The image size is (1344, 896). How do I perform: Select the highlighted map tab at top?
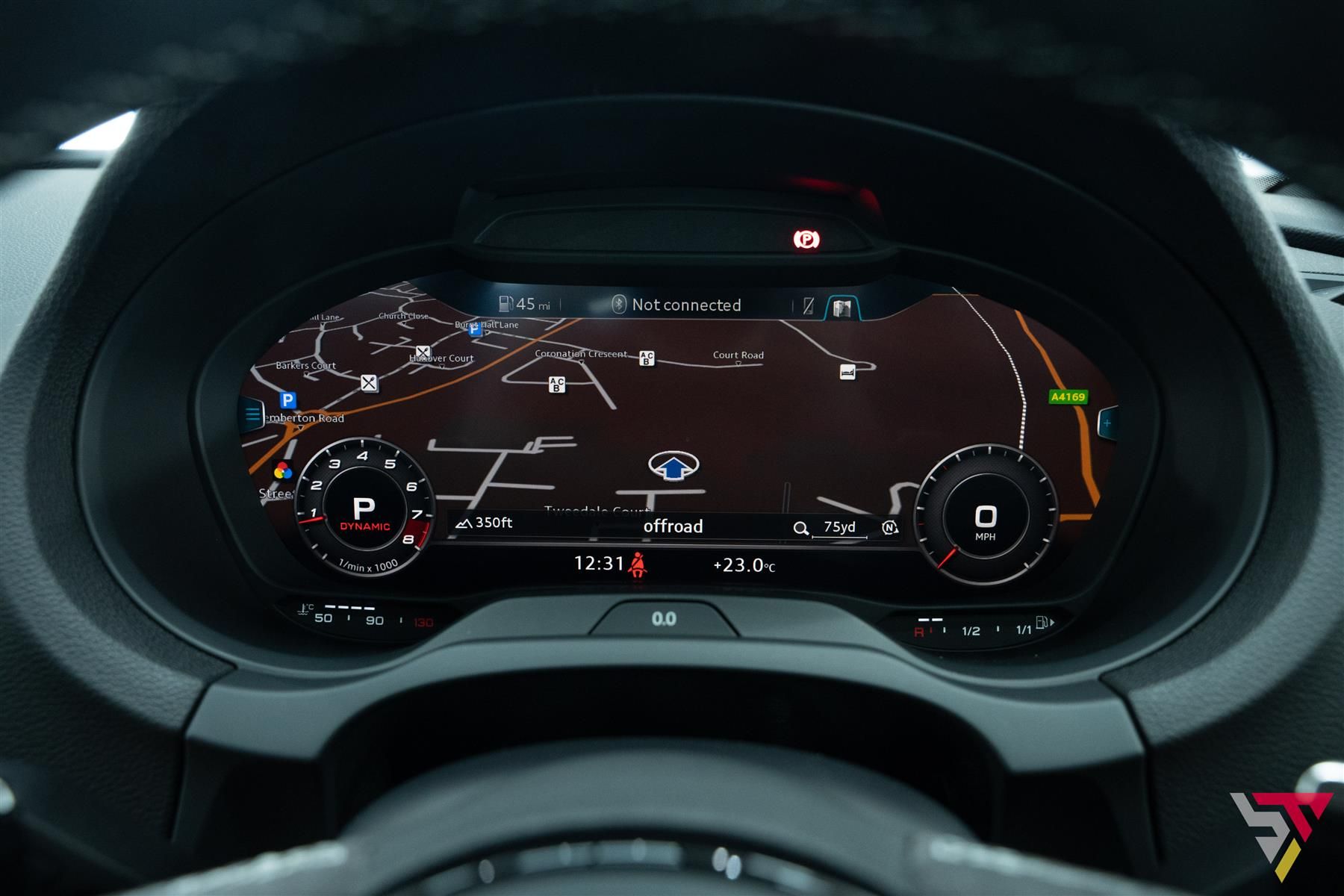[x=841, y=307]
